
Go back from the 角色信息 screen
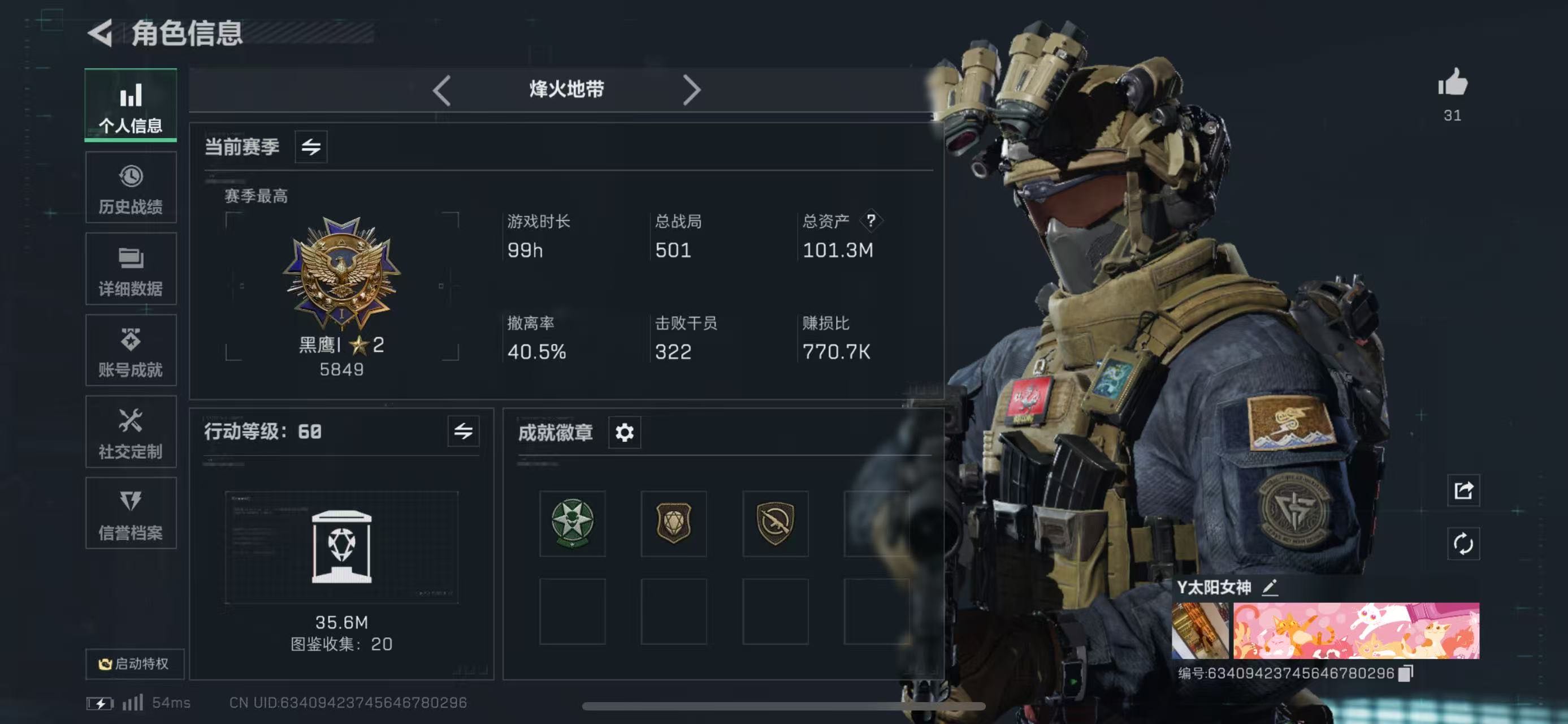click(x=101, y=33)
